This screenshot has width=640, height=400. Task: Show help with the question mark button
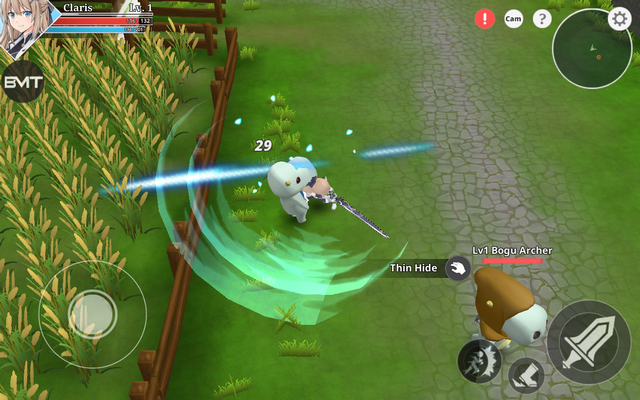point(542,18)
